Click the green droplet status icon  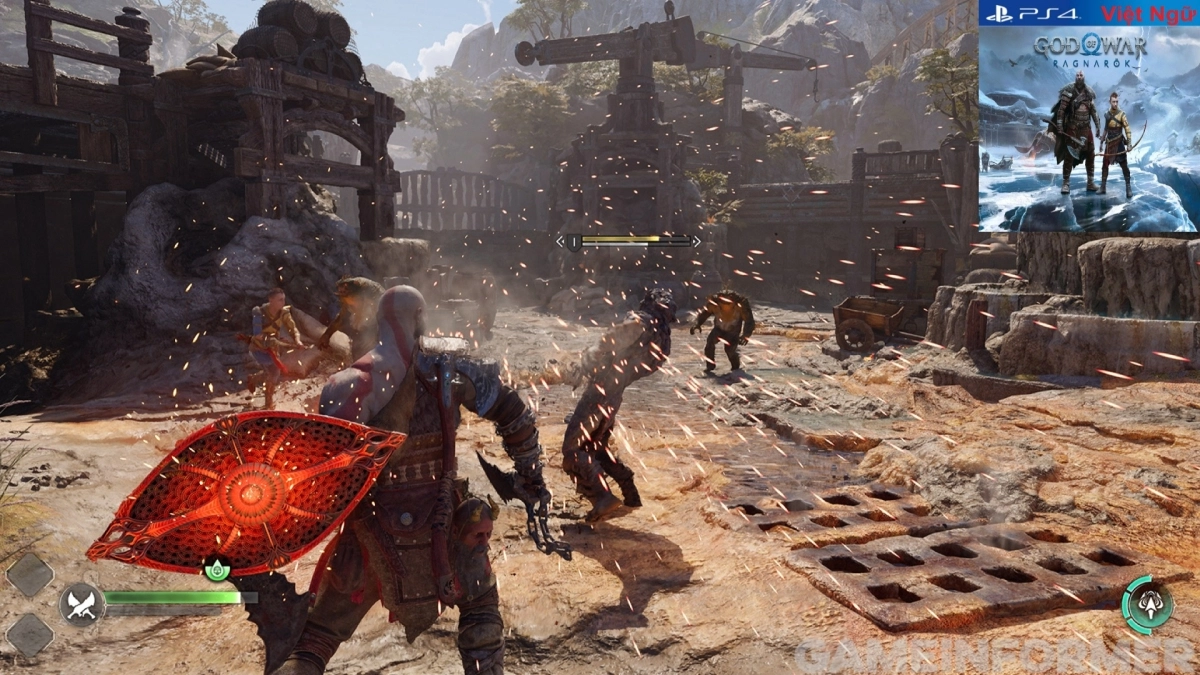(217, 570)
